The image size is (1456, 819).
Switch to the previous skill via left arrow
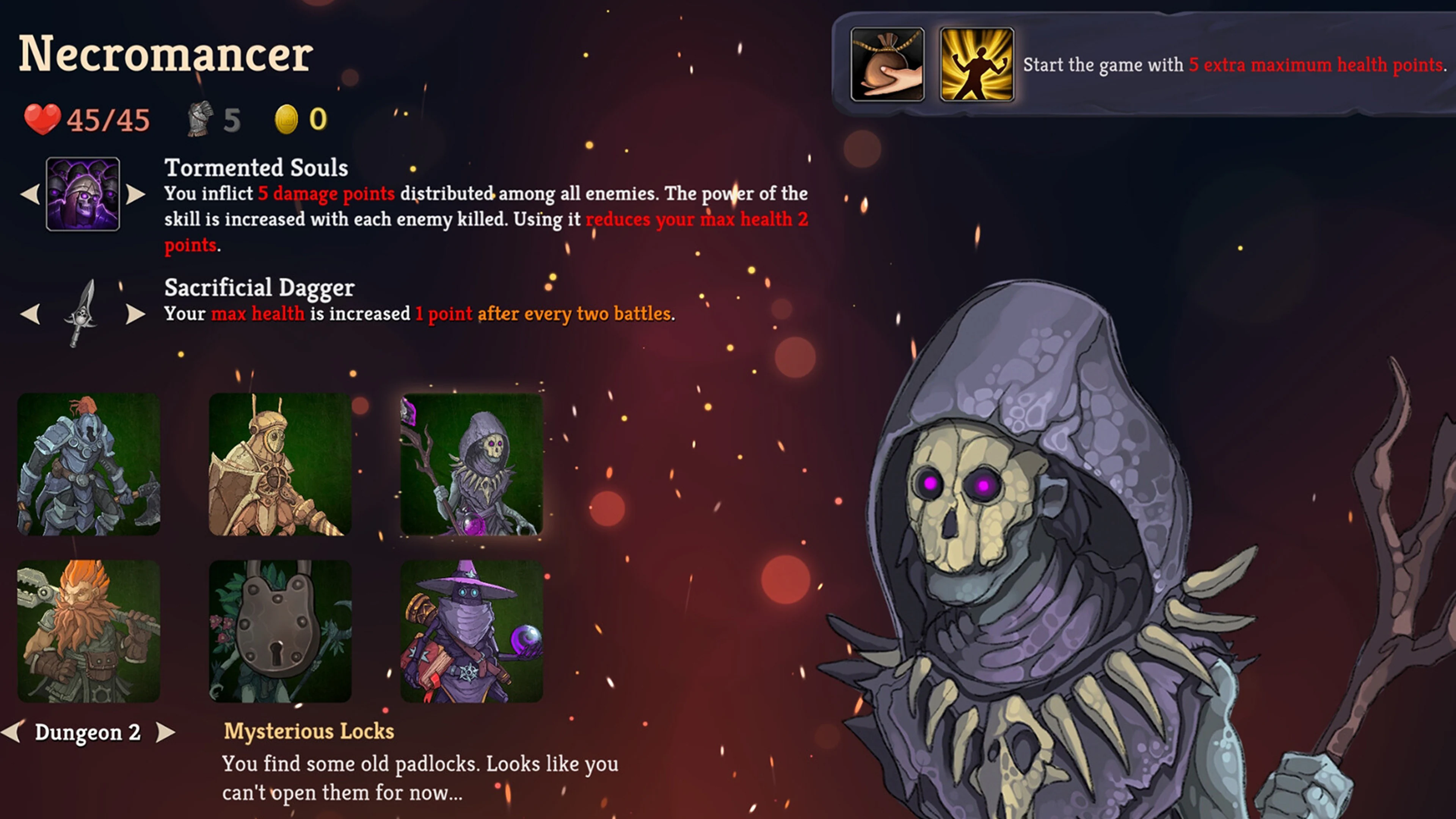tap(30, 195)
